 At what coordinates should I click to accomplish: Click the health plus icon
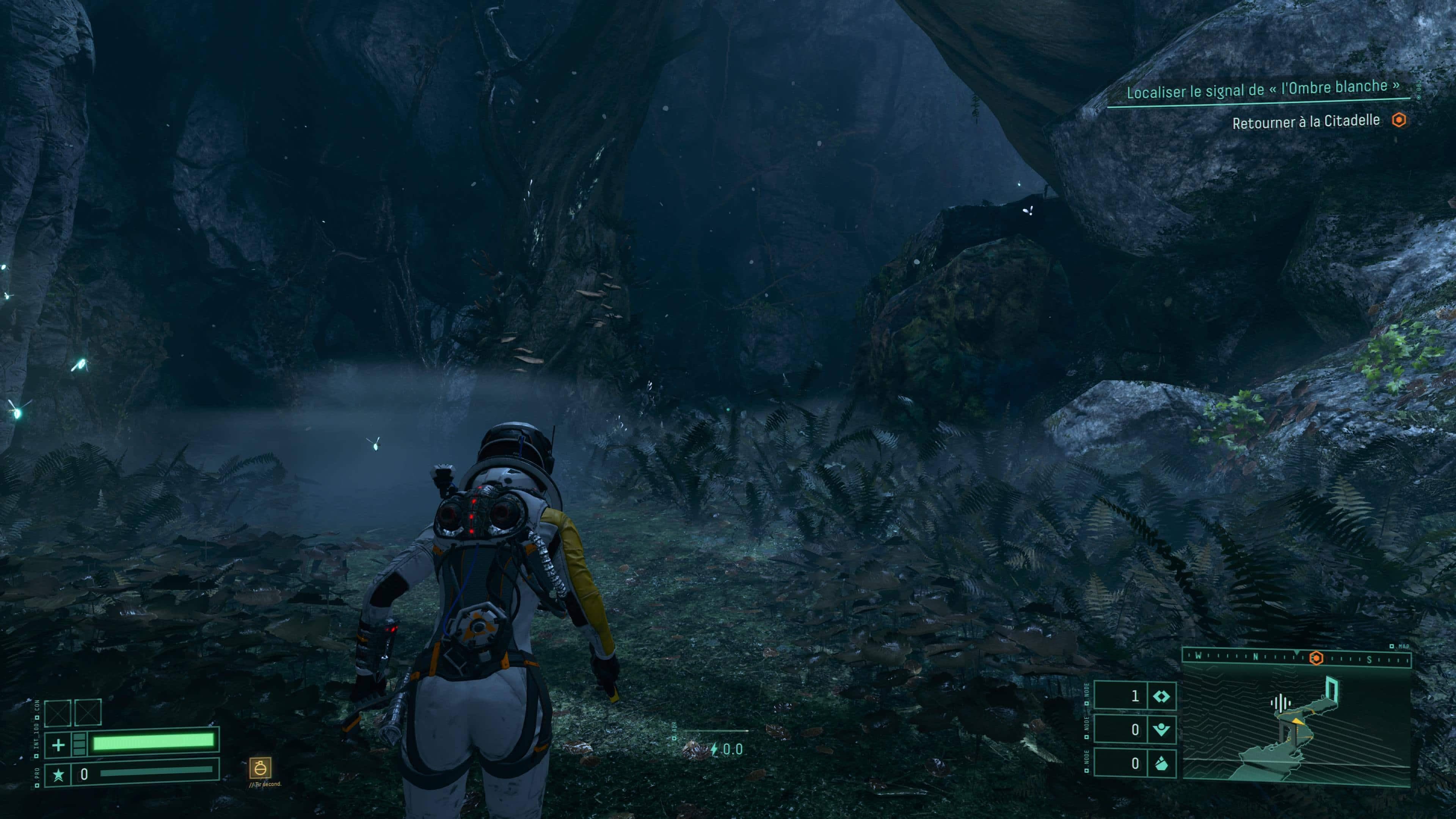[58, 745]
